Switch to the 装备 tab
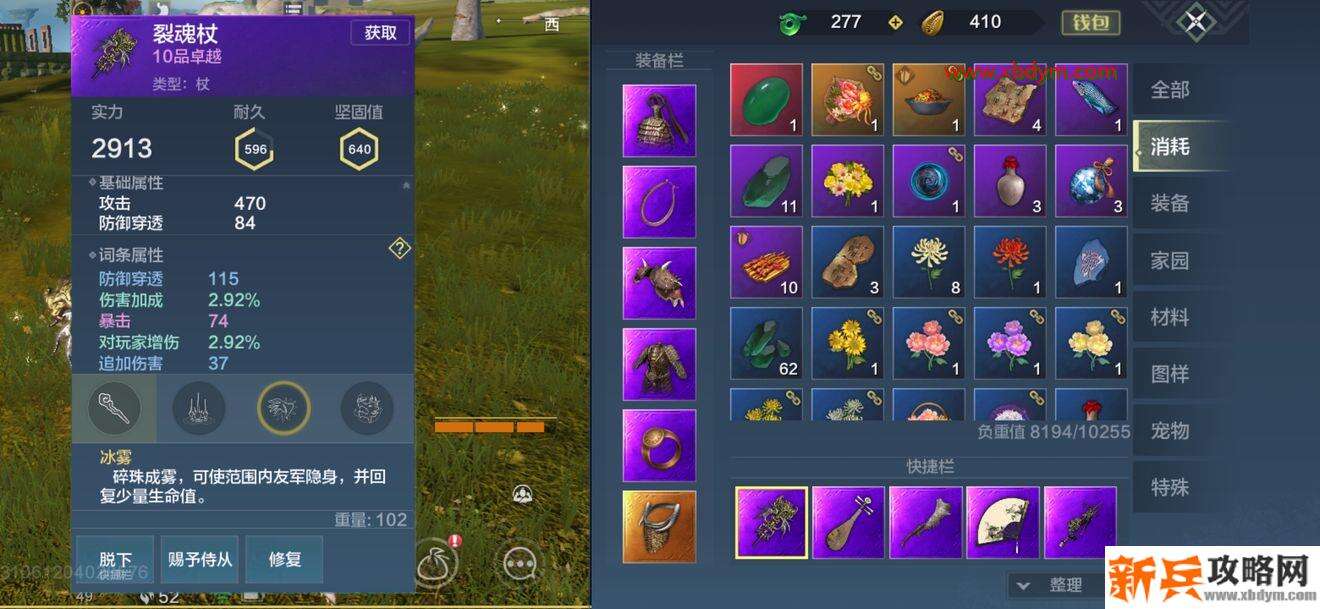 point(1170,204)
